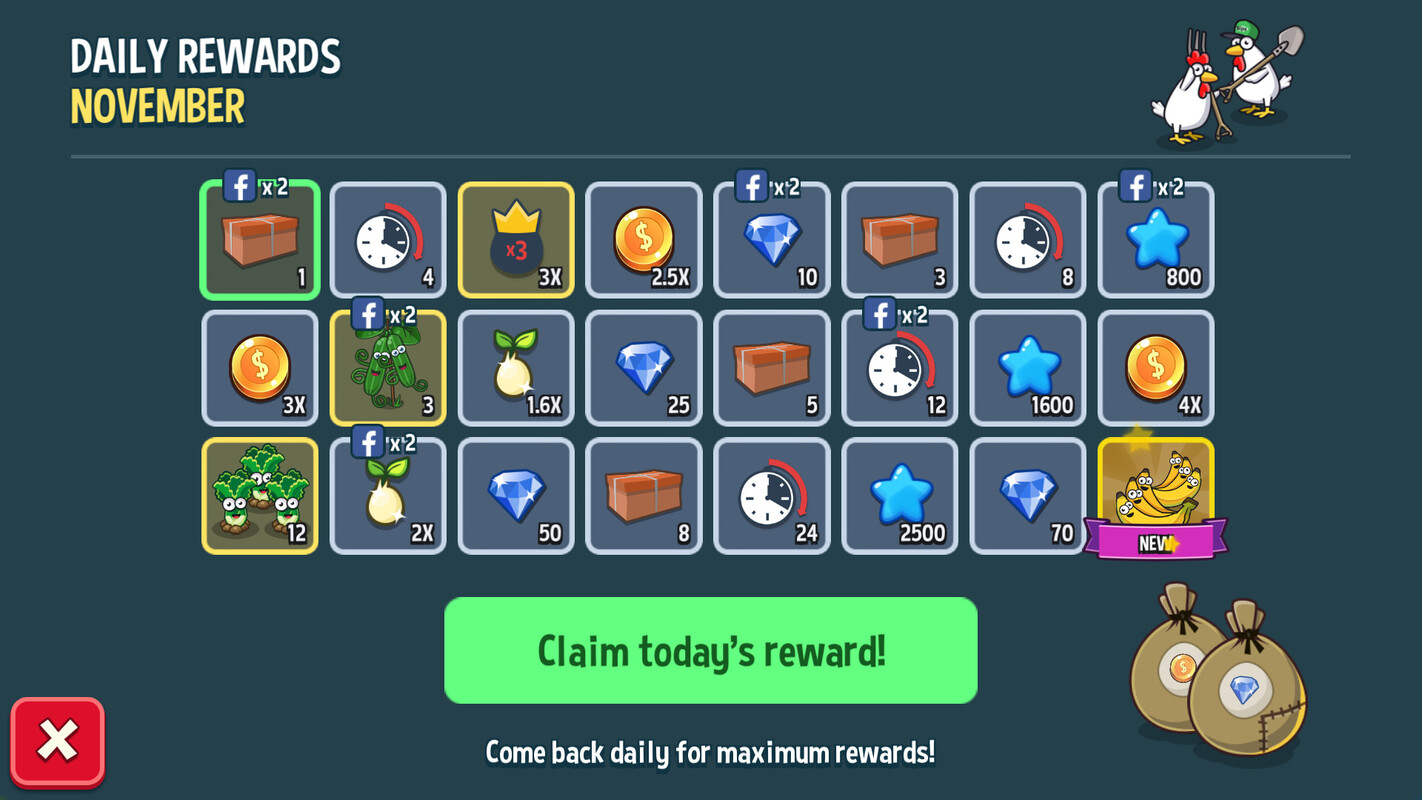
Task: Claim today's reward
Action: (x=711, y=650)
